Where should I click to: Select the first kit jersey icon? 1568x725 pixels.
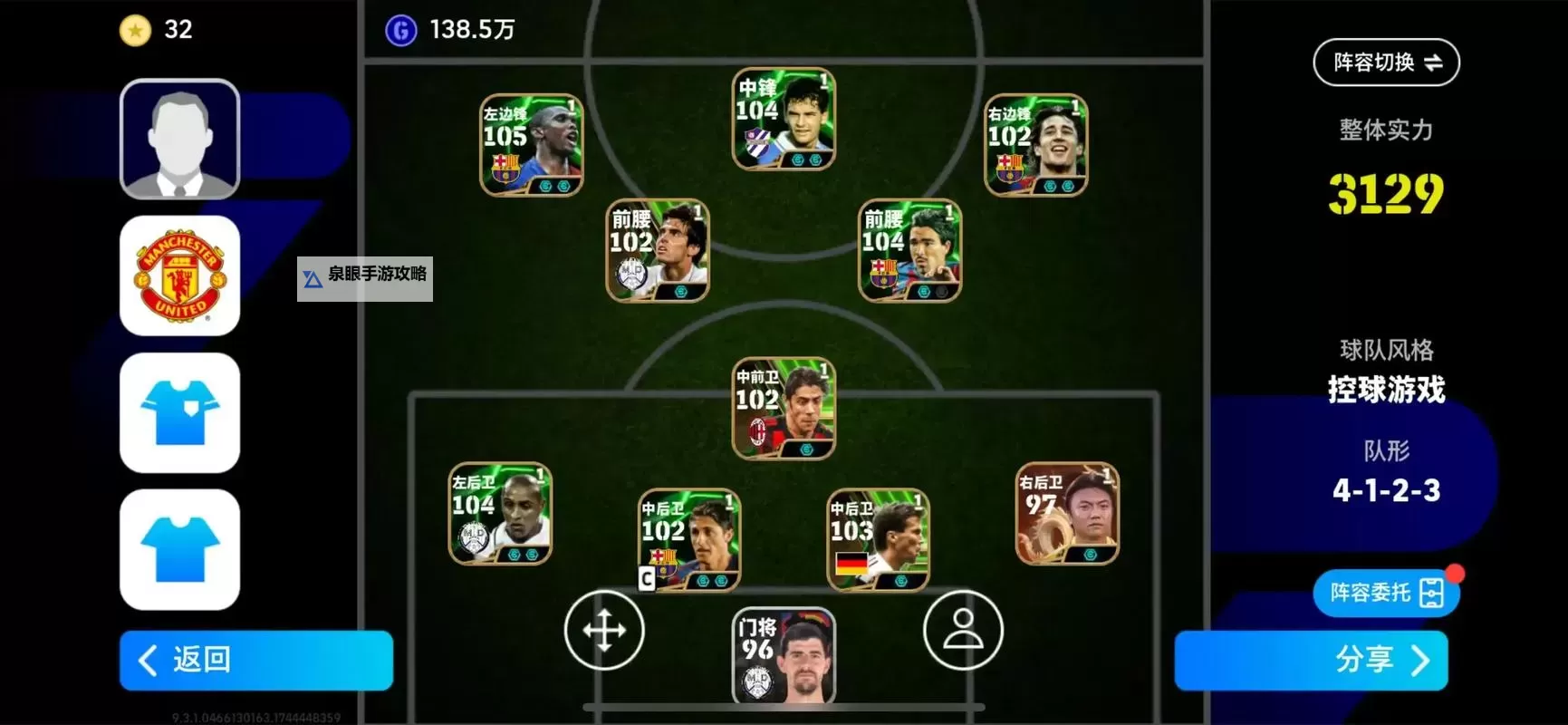(179, 413)
